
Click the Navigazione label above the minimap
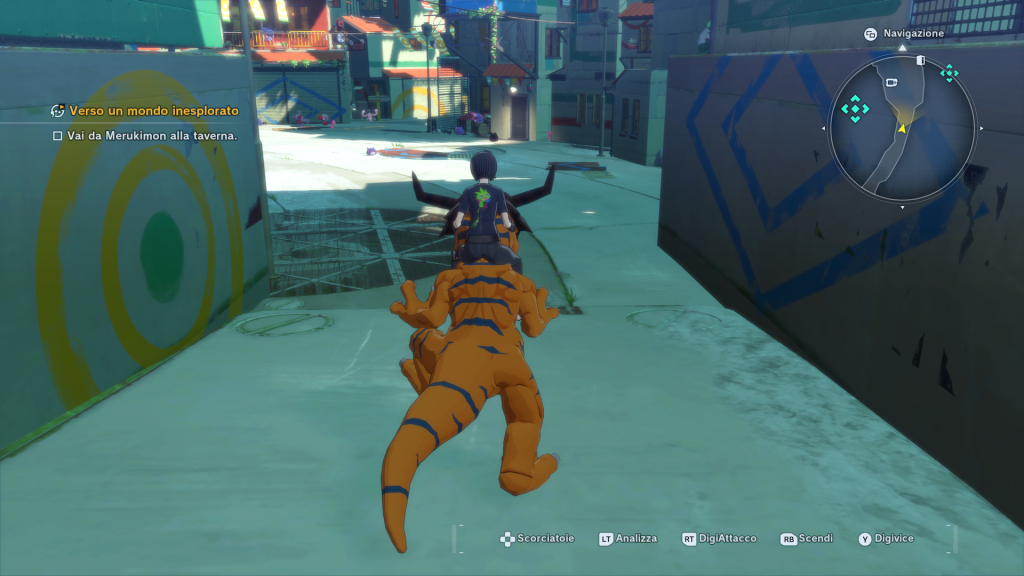(913, 33)
